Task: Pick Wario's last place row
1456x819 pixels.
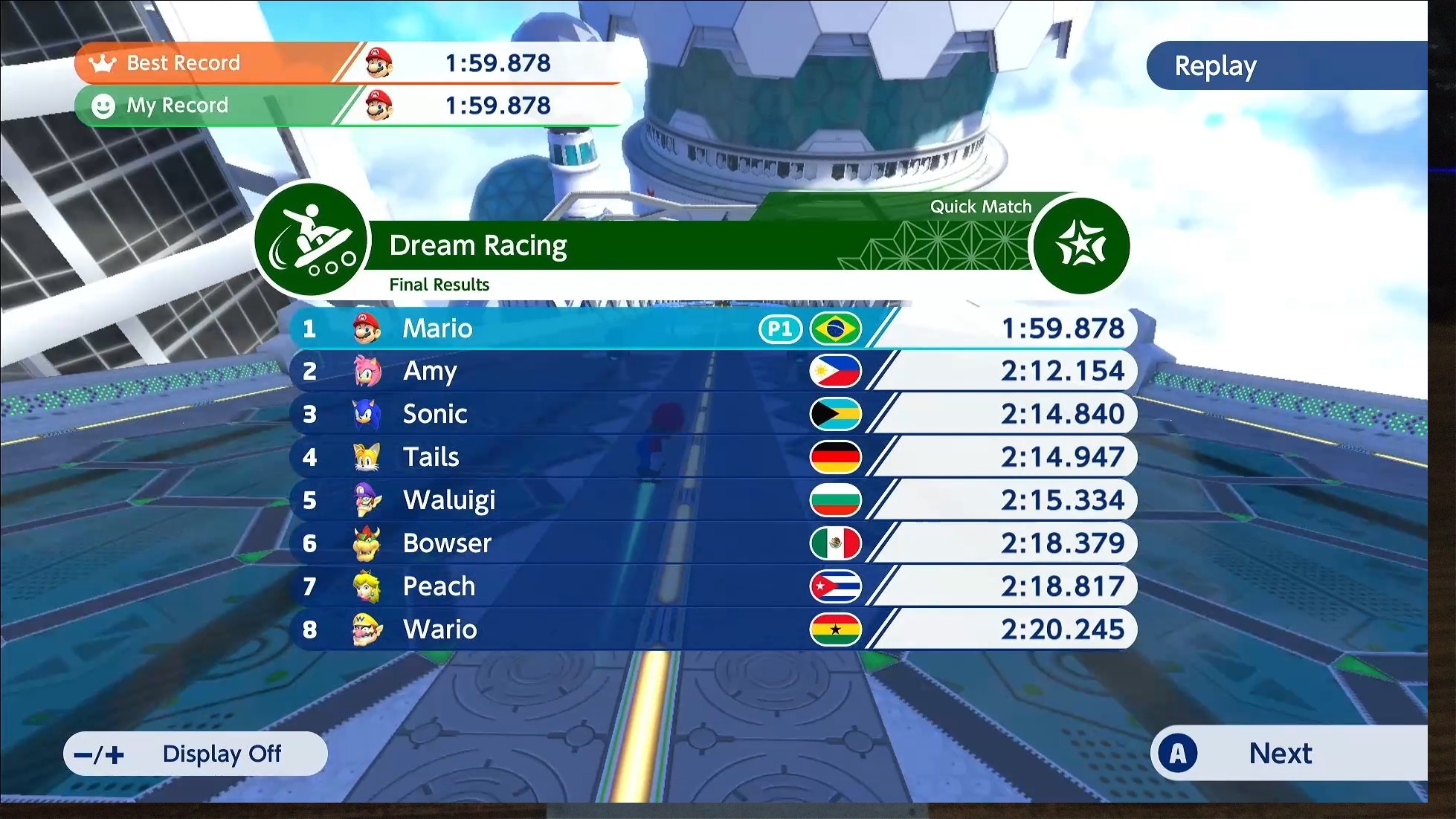Action: tap(712, 629)
